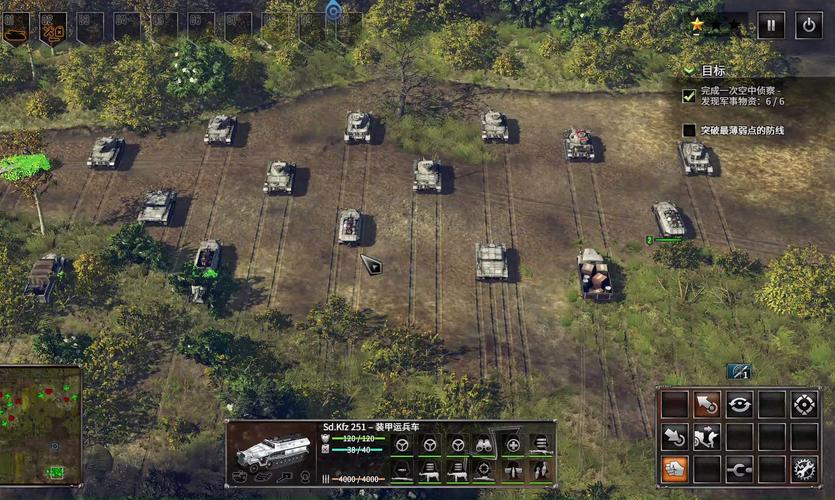
Task: Activate the down-right arrow command
Action: coord(674,436)
